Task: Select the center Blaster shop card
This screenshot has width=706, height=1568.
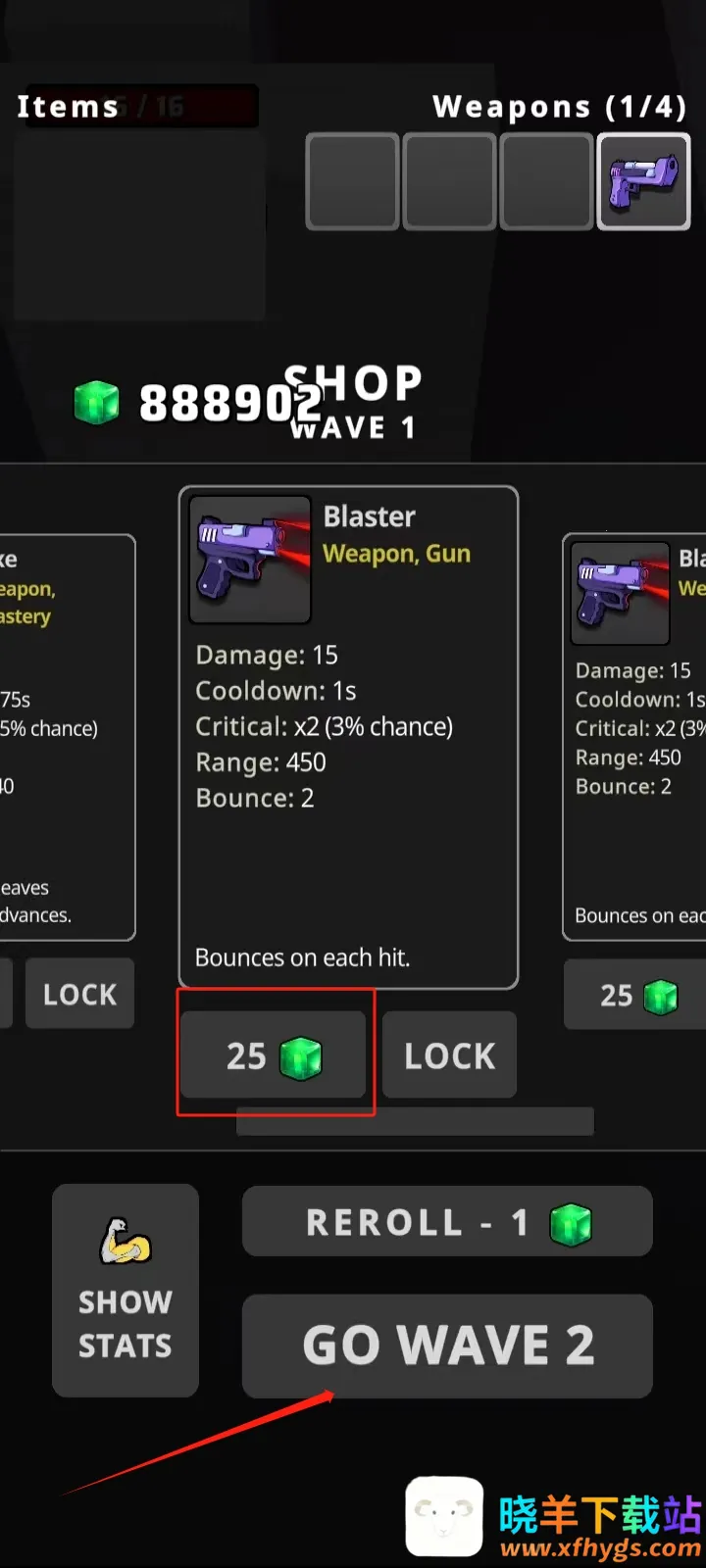Action: 348,737
